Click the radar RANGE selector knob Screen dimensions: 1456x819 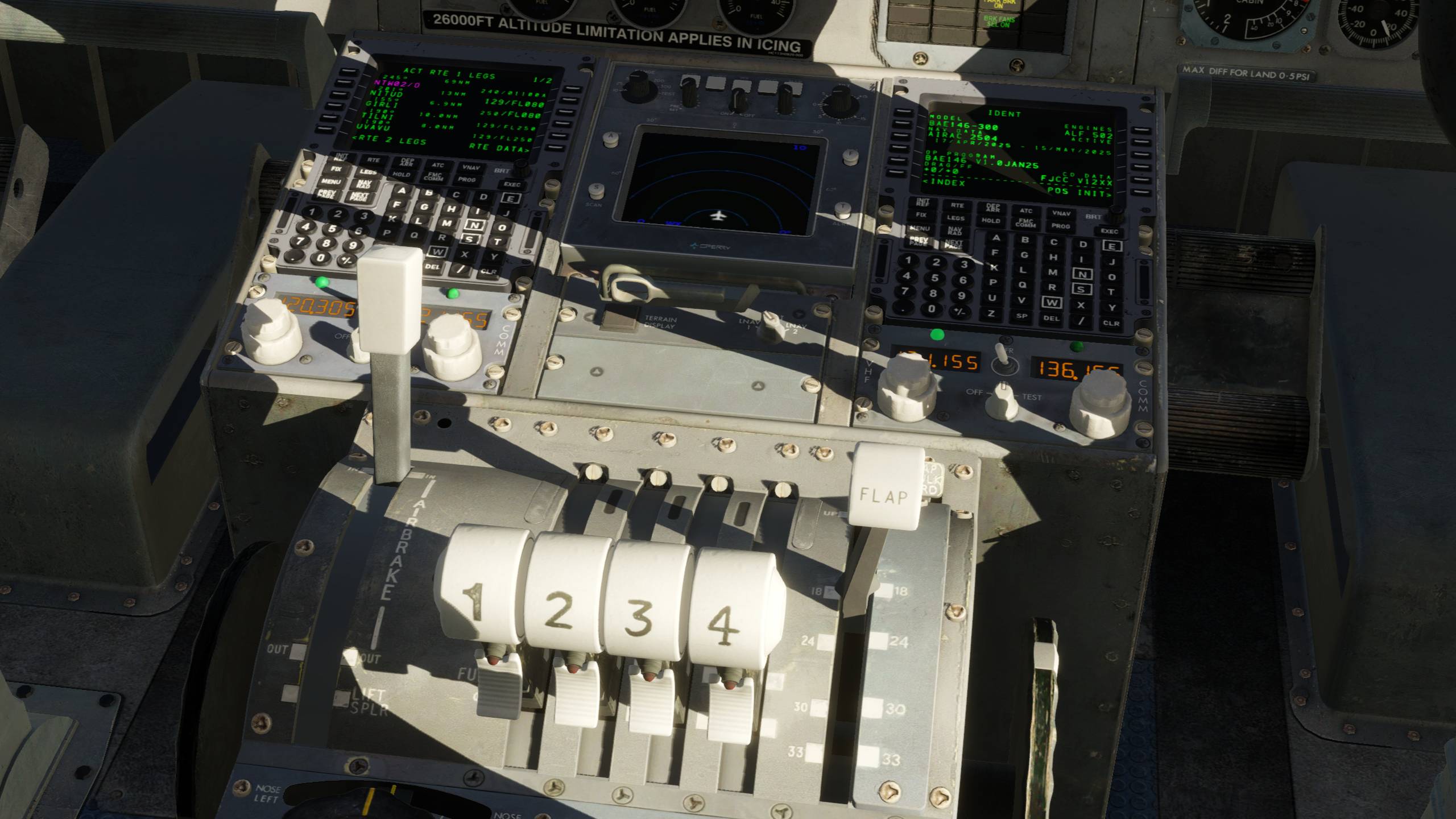(x=631, y=90)
